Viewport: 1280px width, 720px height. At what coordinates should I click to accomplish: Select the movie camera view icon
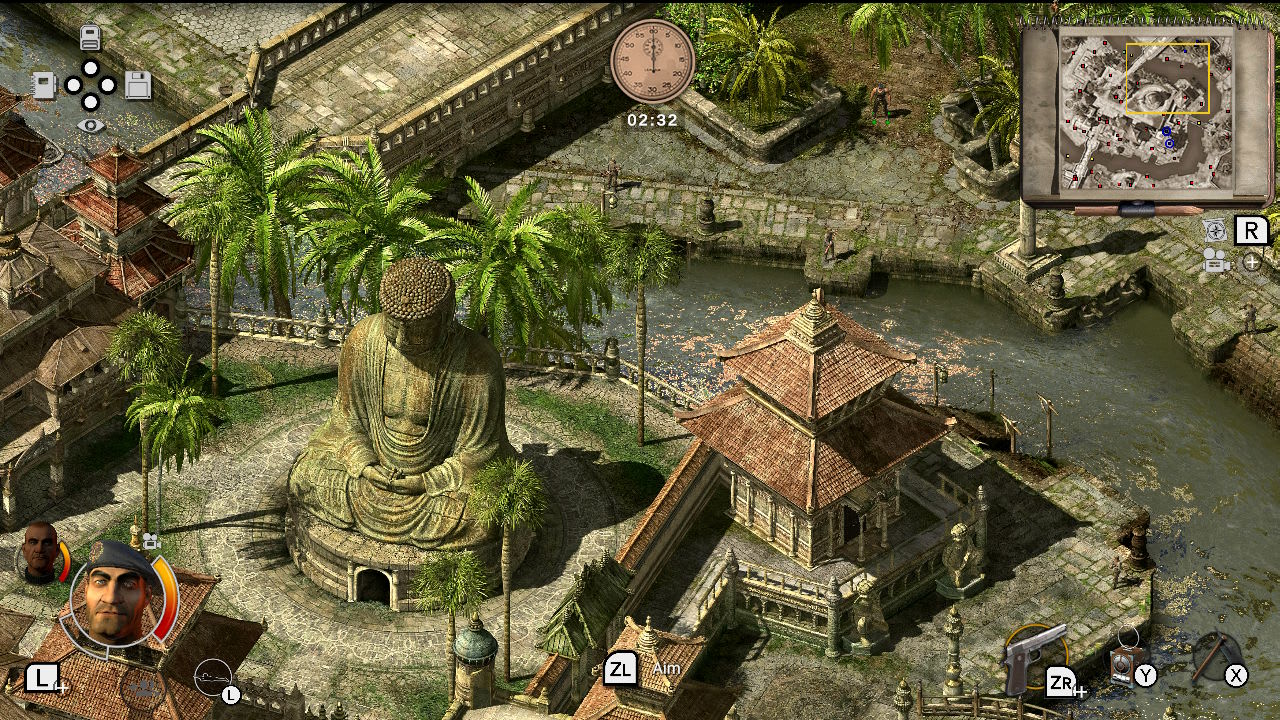click(1216, 262)
